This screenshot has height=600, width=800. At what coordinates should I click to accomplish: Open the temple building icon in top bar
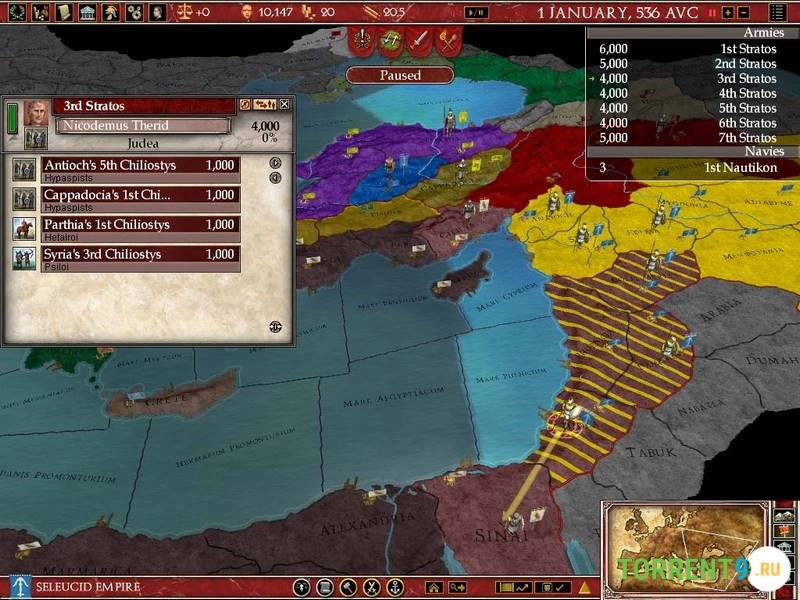coord(86,13)
